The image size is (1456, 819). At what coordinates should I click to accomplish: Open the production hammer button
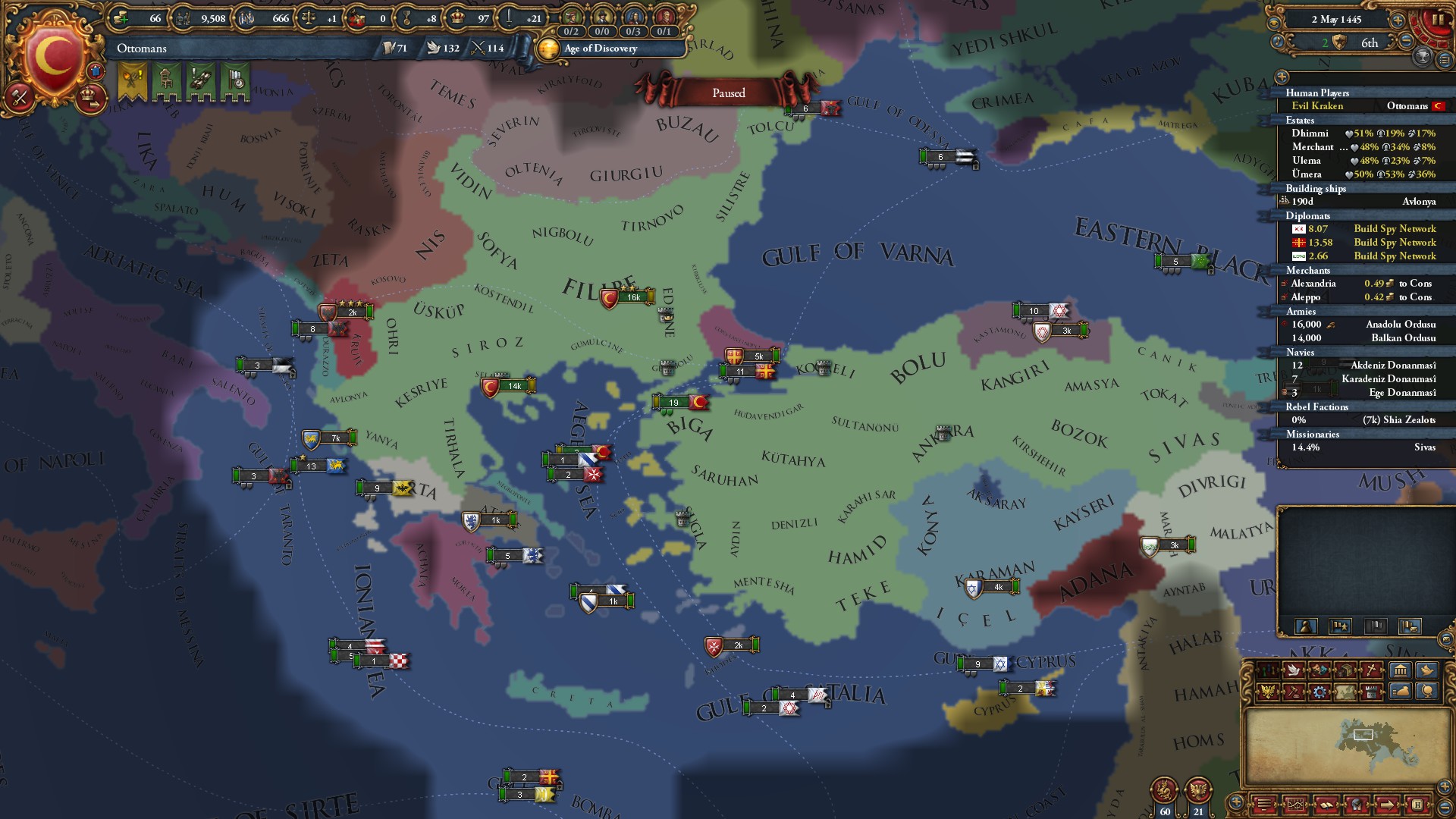20,97
